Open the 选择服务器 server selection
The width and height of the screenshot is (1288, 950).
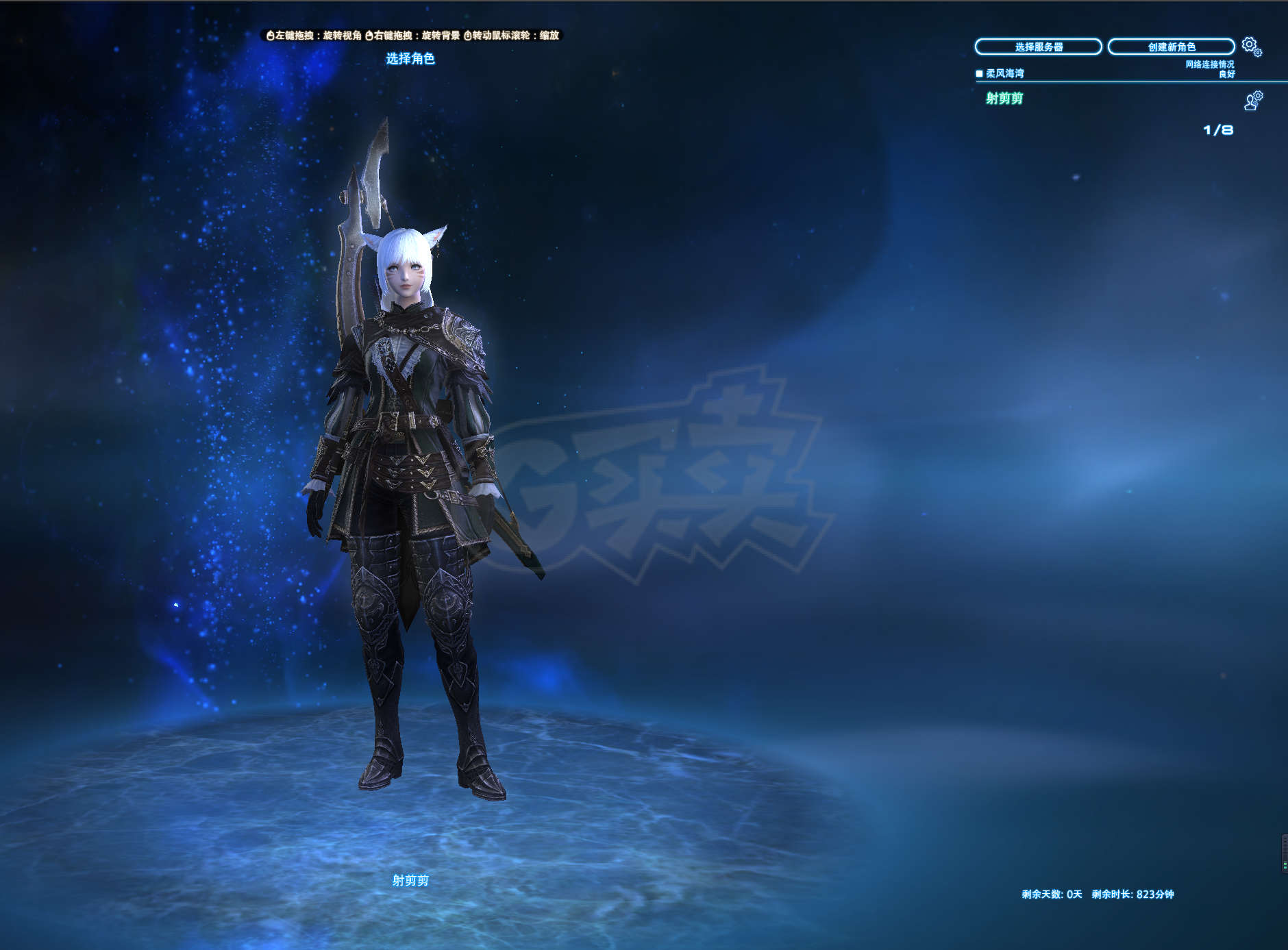tap(1038, 47)
